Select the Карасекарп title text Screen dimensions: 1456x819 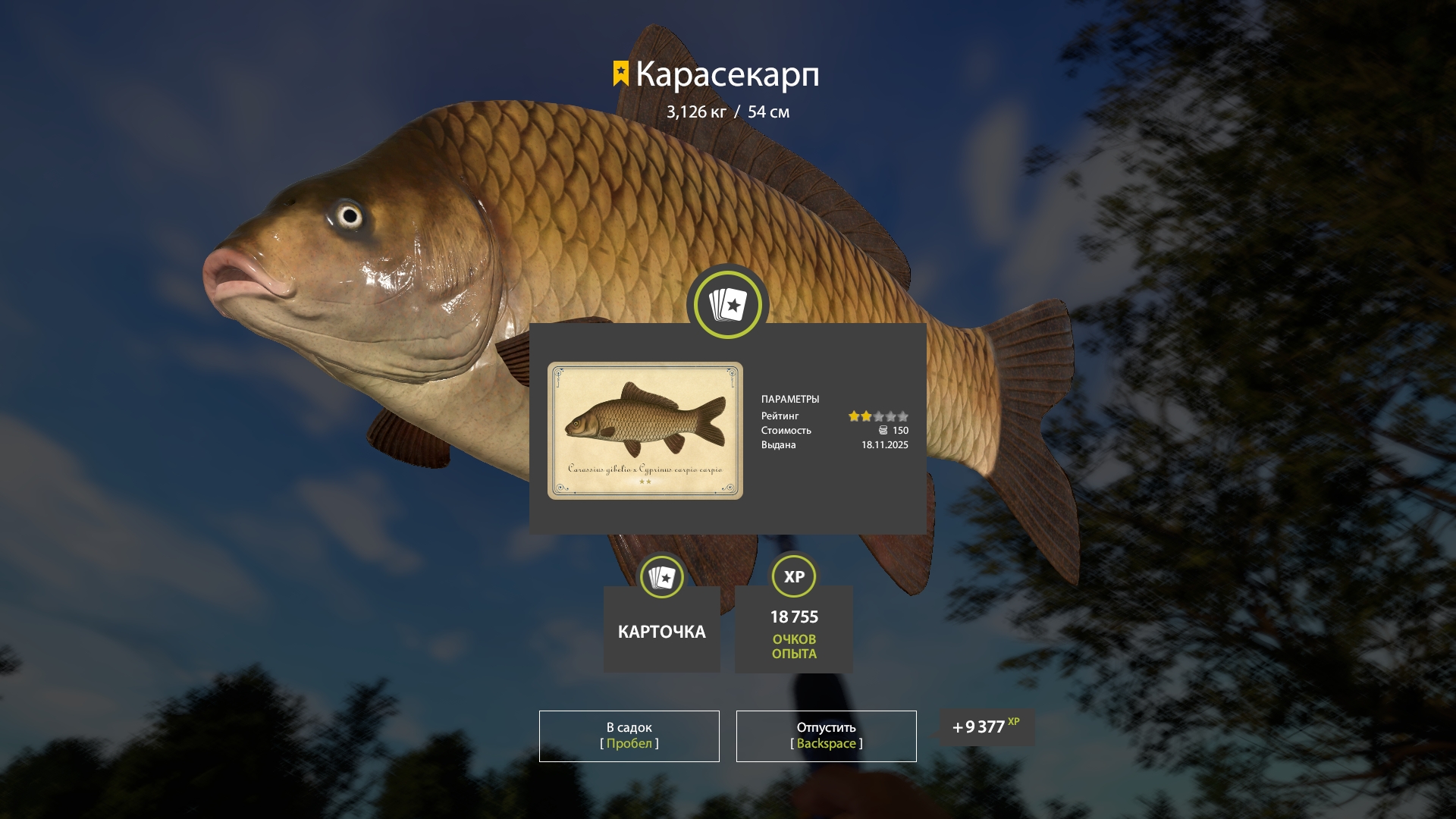tap(728, 74)
